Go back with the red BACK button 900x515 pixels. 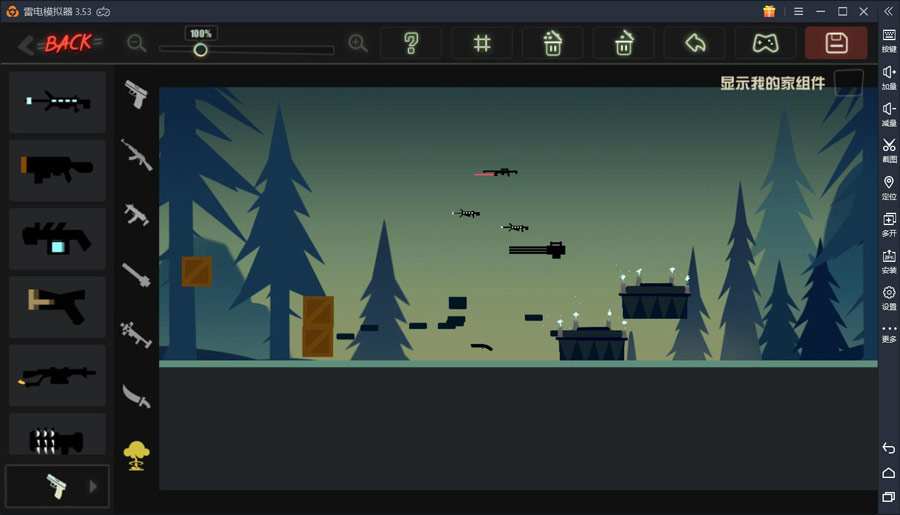(60, 43)
